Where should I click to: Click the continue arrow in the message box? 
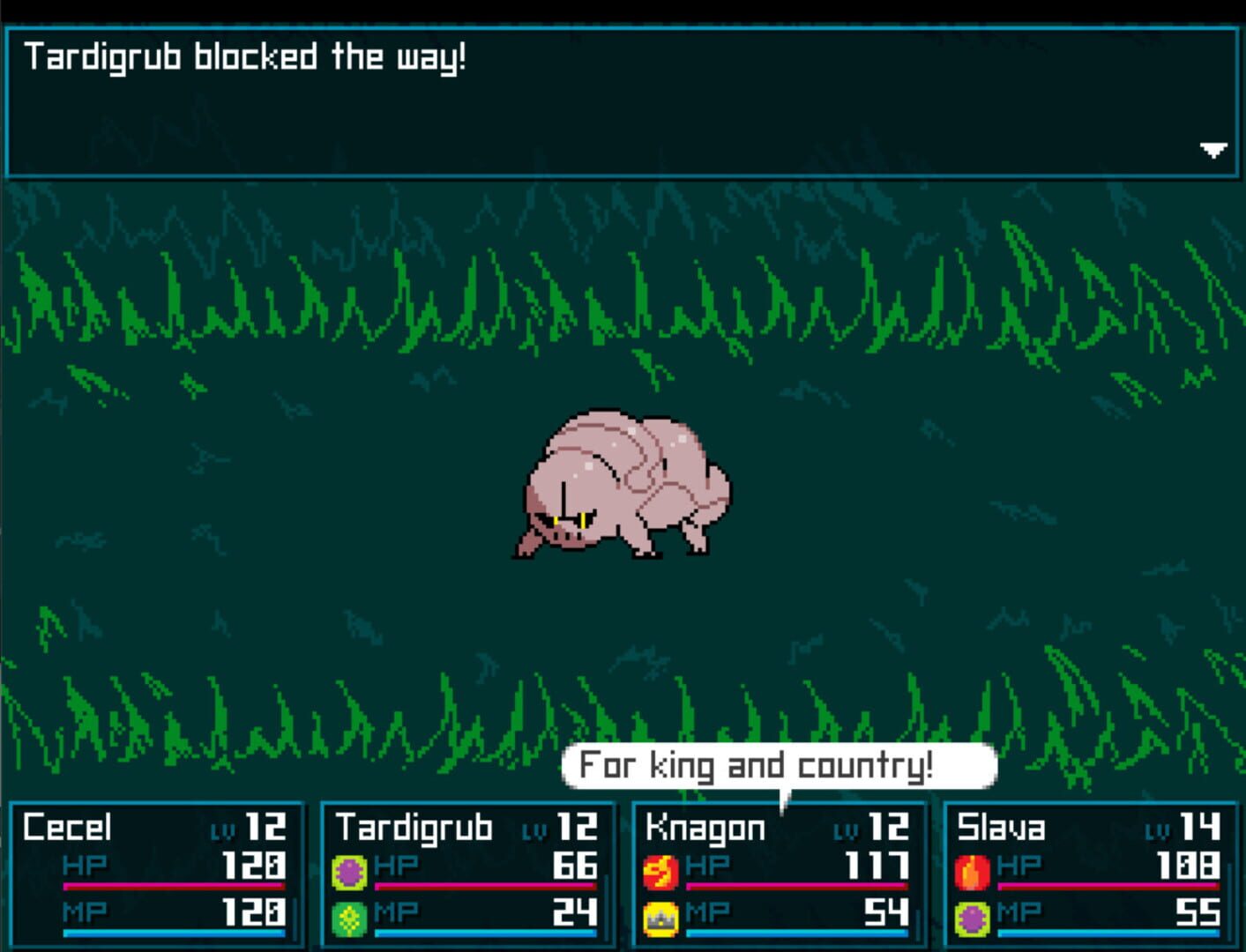tap(1213, 150)
